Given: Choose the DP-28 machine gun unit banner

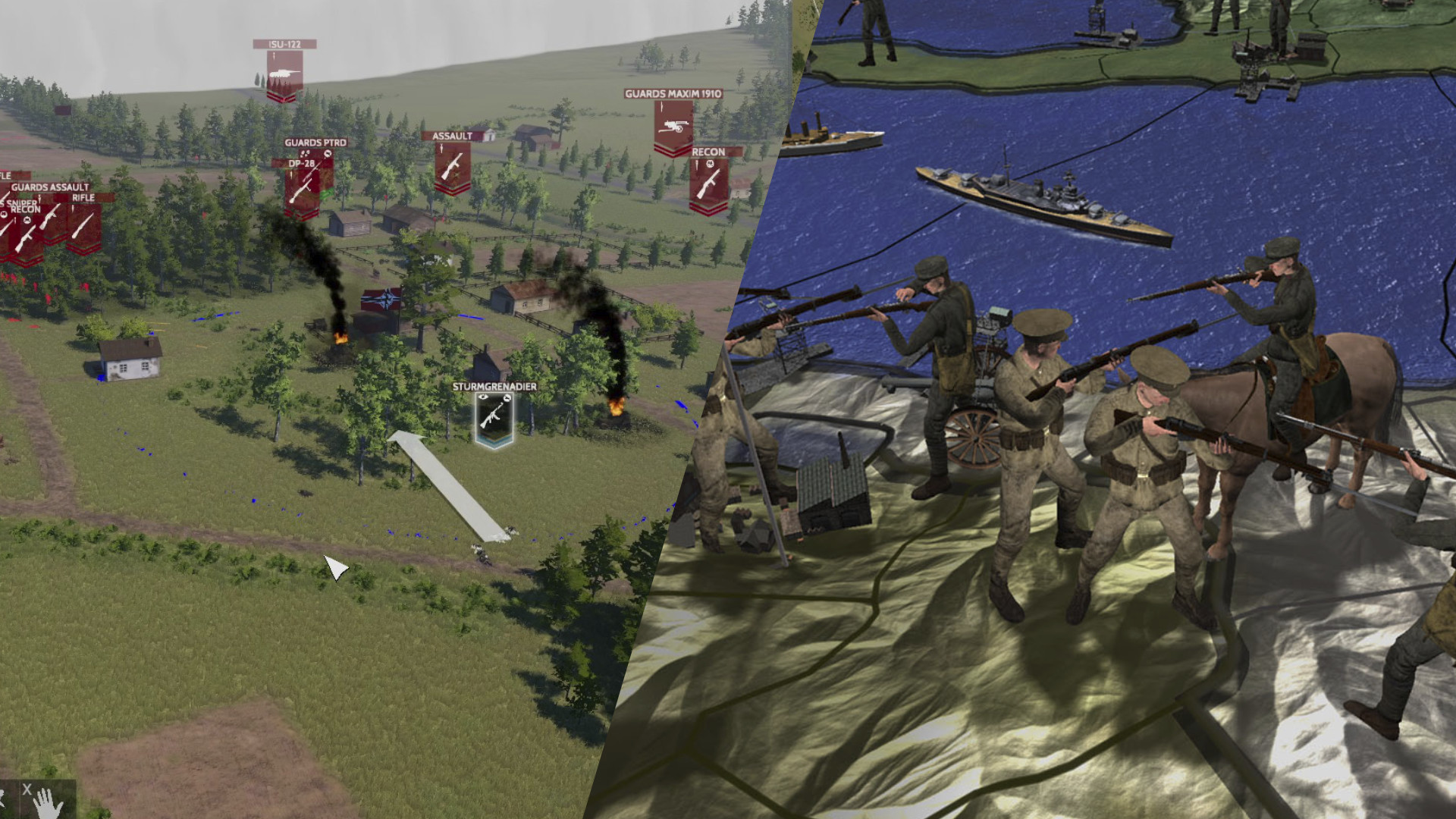Looking at the screenshot, I should pyautogui.click(x=301, y=190).
